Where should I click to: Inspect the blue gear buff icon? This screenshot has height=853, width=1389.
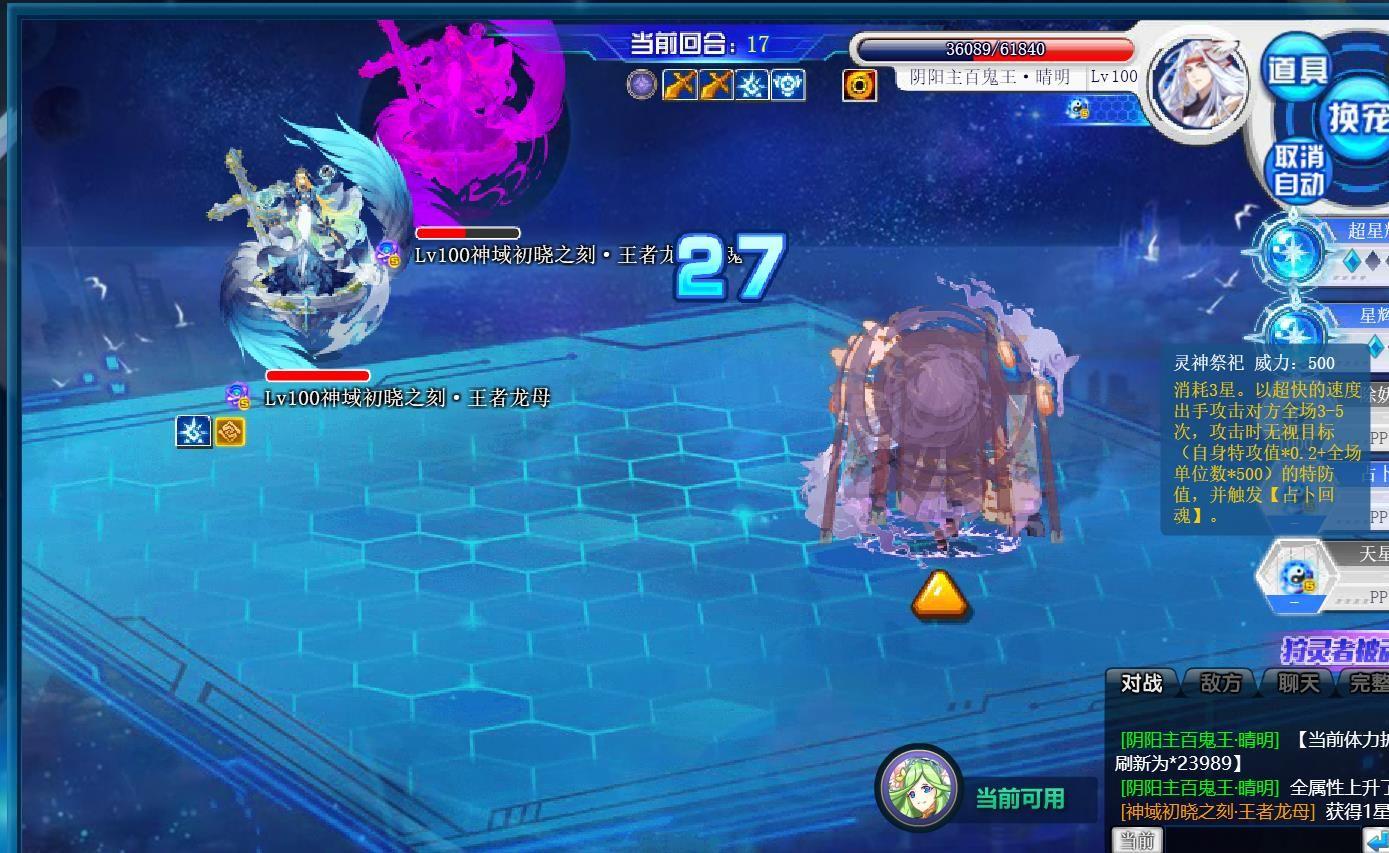point(788,85)
